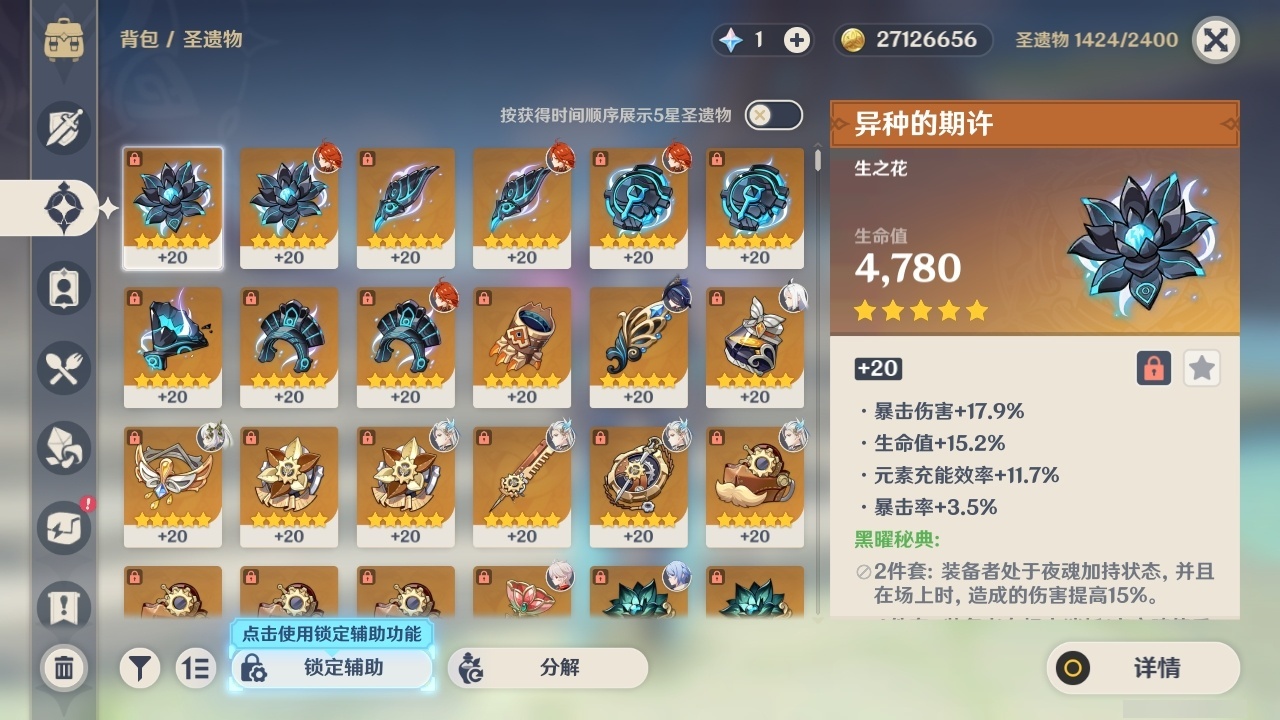Click the Mora currency counter

[x=913, y=41]
